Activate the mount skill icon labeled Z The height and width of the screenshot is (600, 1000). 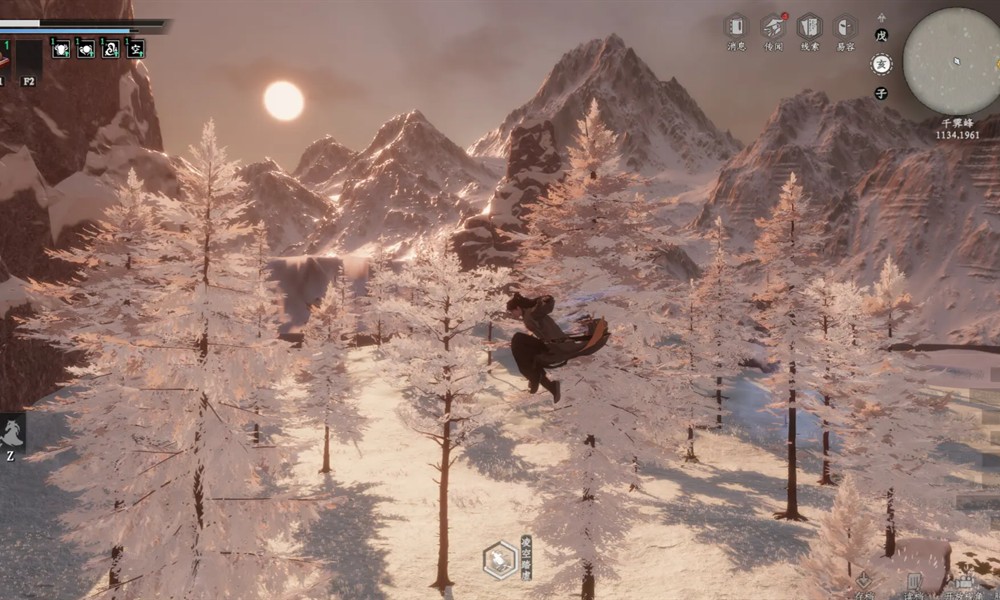pyautogui.click(x=13, y=434)
